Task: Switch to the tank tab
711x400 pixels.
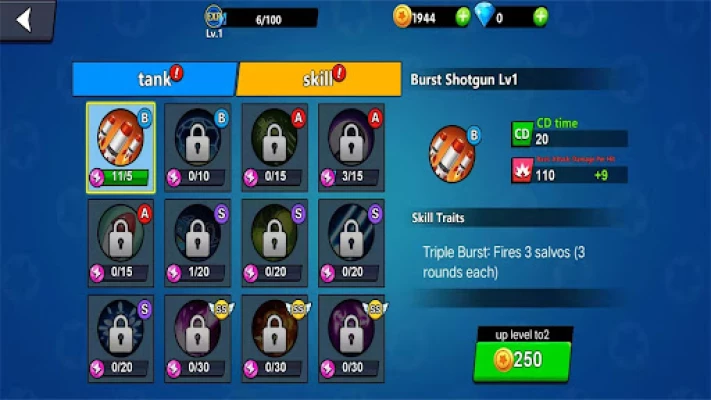Action: 154,78
